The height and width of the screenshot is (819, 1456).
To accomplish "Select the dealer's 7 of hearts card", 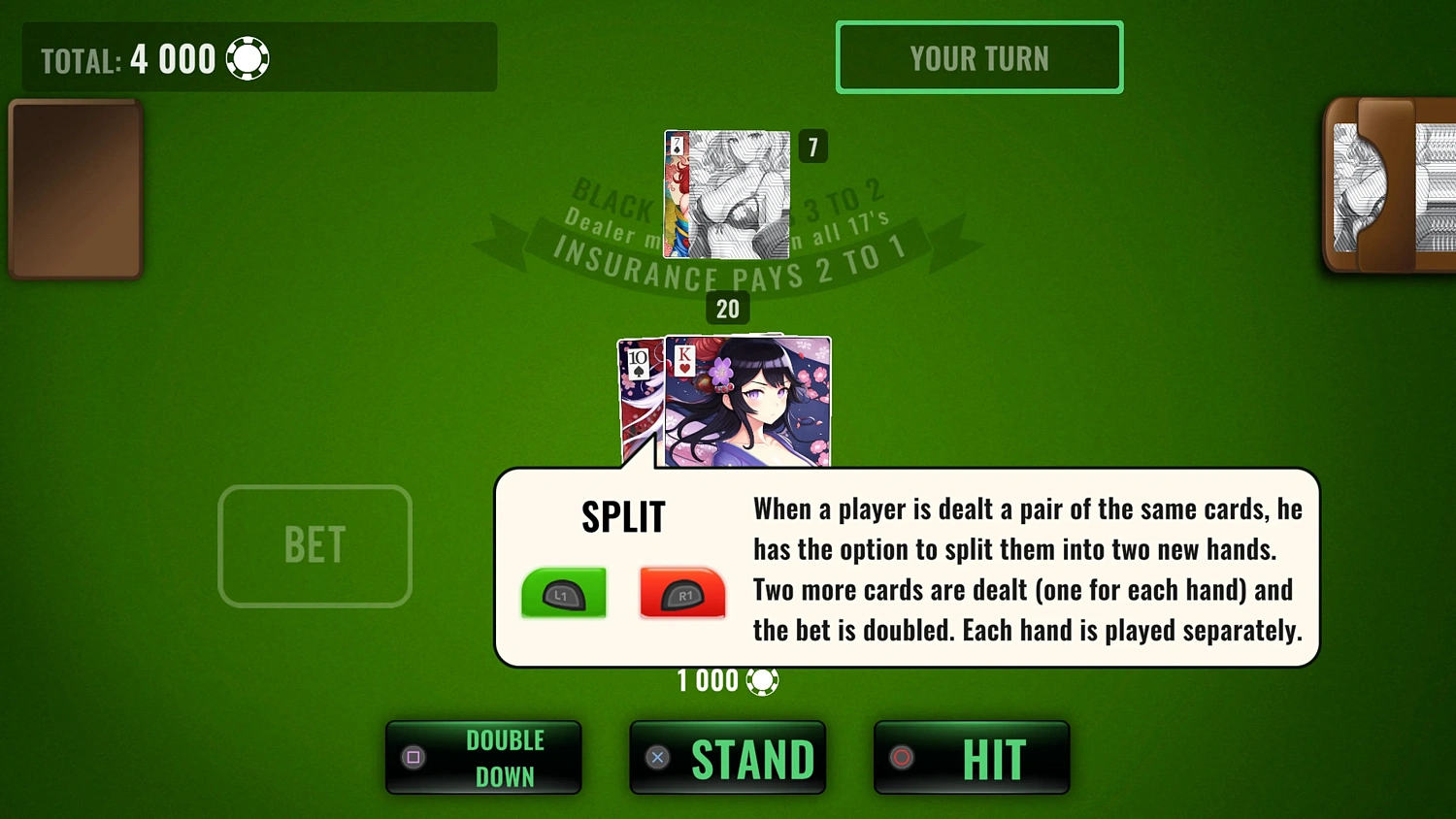I will click(726, 194).
